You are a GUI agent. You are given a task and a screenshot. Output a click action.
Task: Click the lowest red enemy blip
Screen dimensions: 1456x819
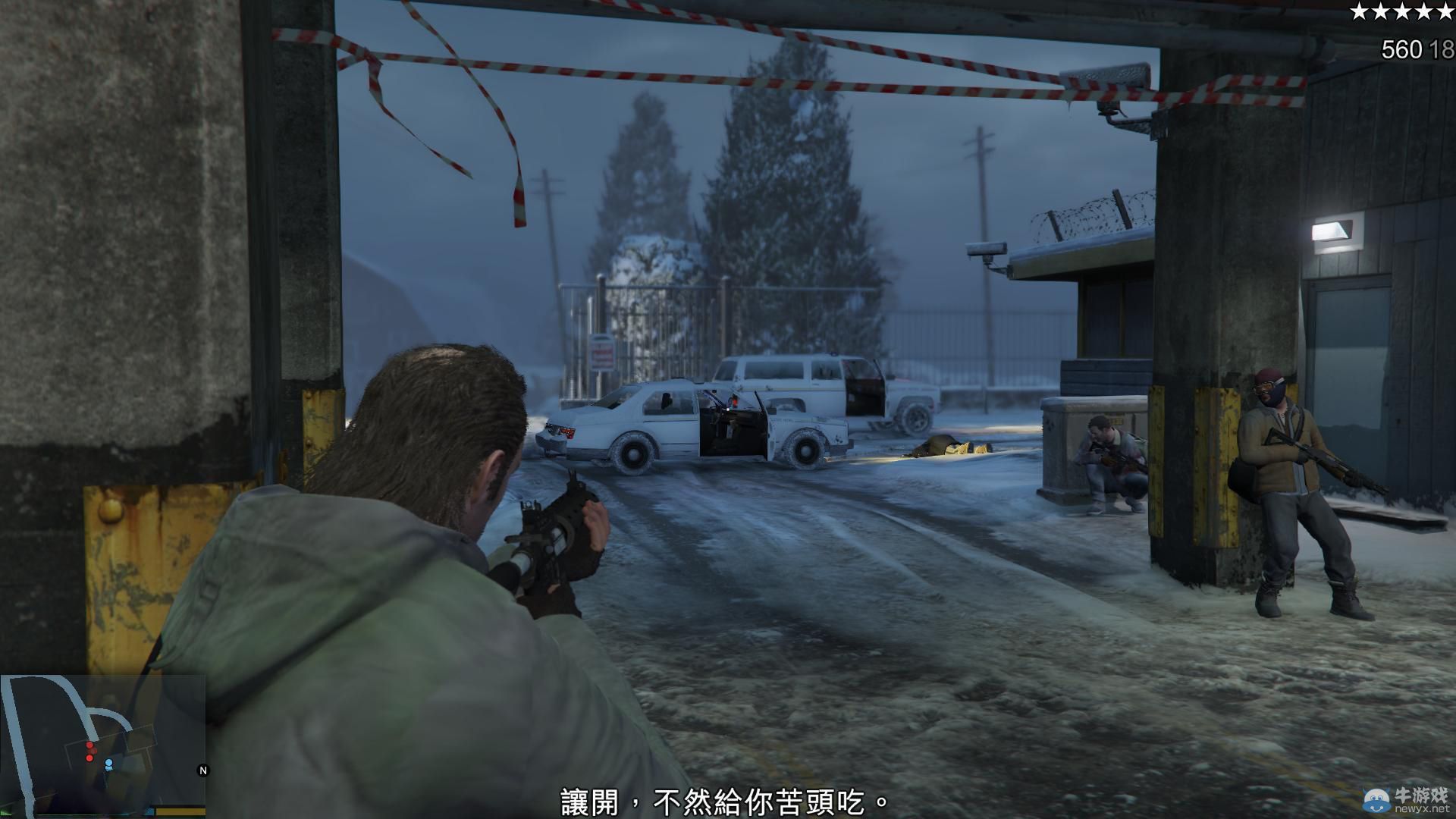click(x=89, y=758)
